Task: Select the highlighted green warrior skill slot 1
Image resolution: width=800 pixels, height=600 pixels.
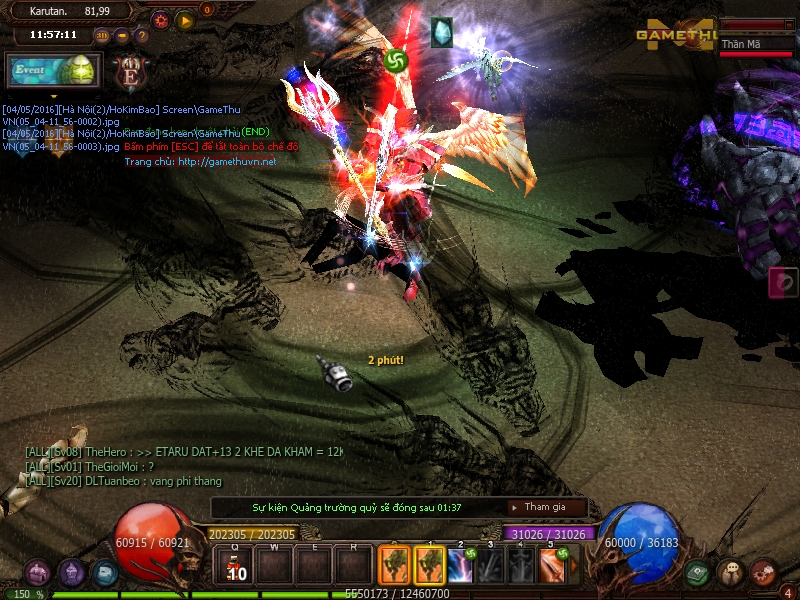Action: 430,565
